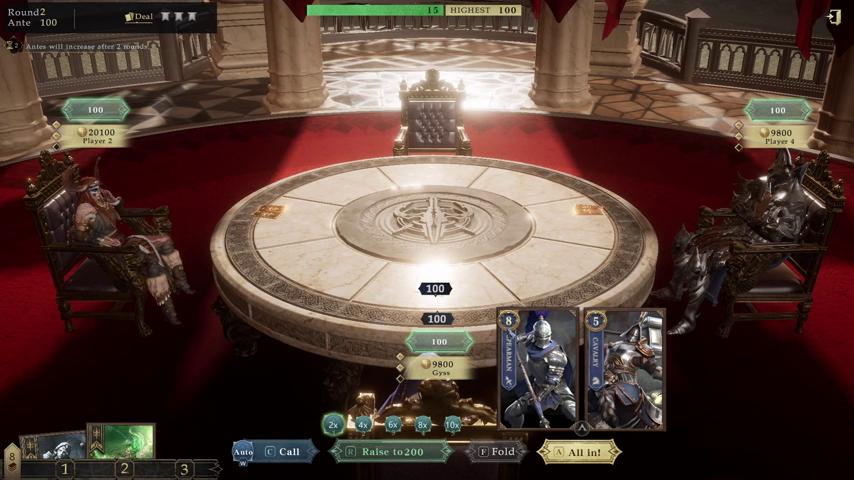Select the Cavalry card numbered 5
Screen dimensions: 854x480
[624, 369]
